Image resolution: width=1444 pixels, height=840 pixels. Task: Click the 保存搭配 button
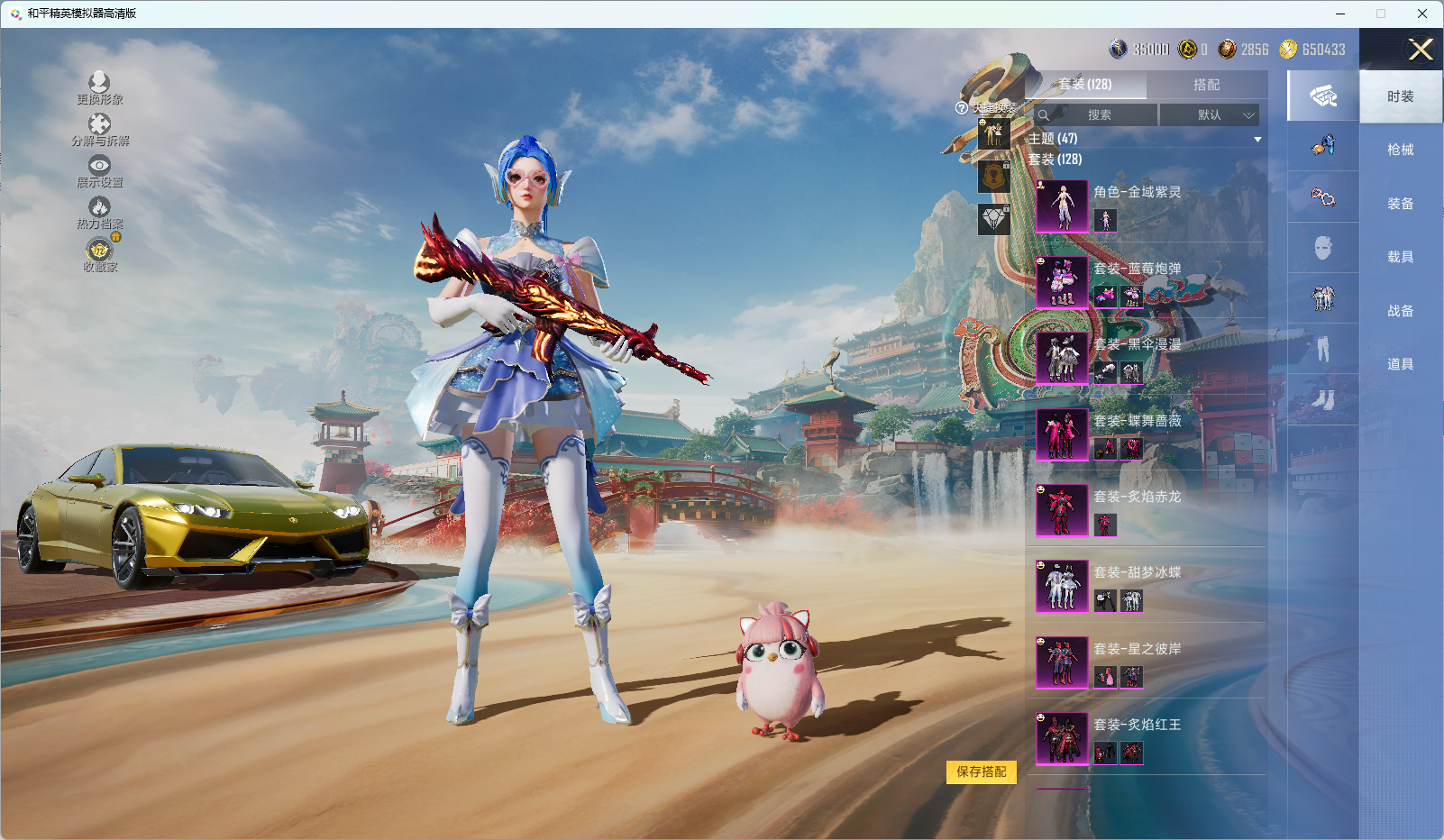(x=981, y=772)
